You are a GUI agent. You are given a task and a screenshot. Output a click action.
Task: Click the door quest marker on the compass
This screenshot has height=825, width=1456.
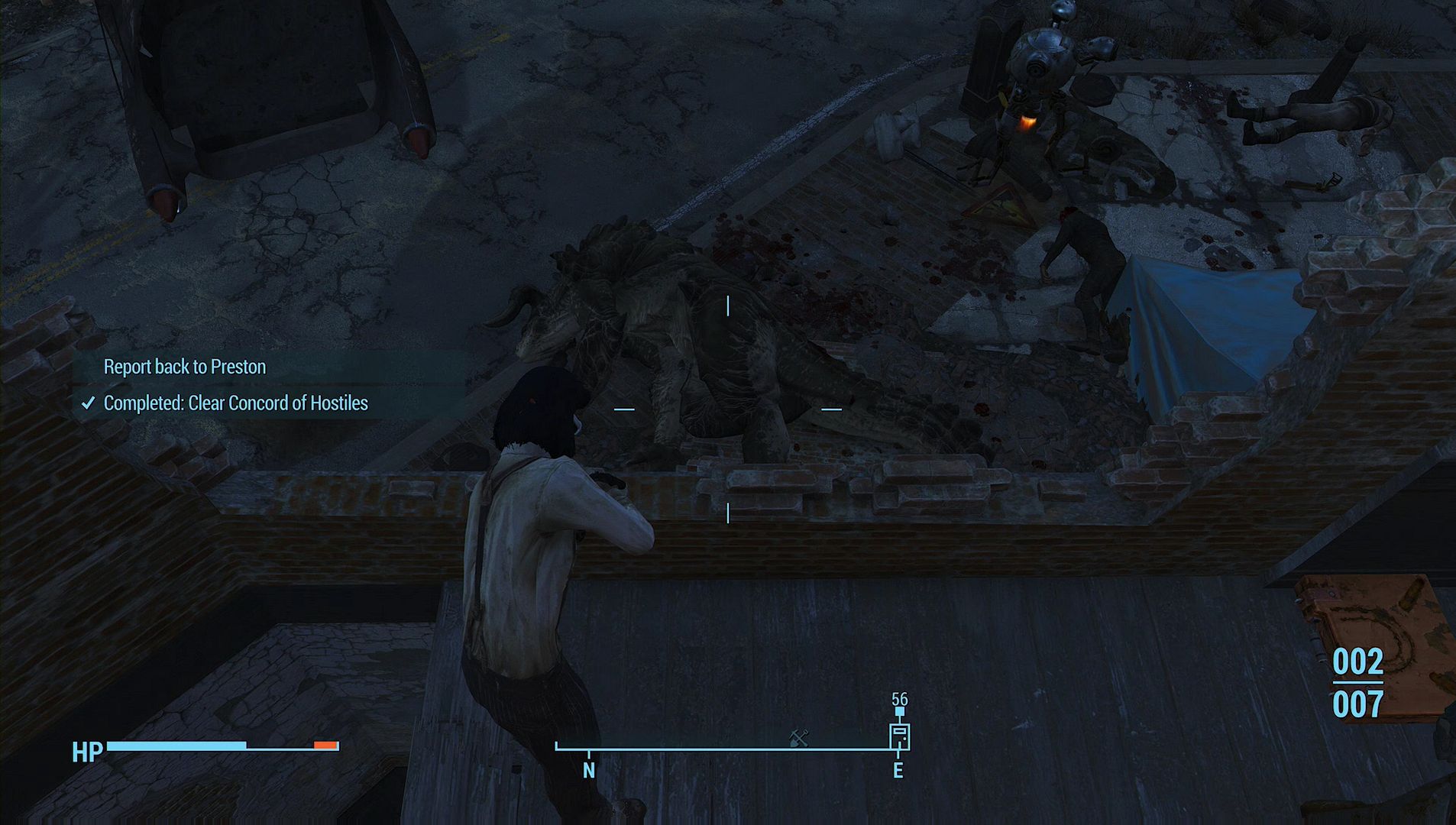[899, 736]
